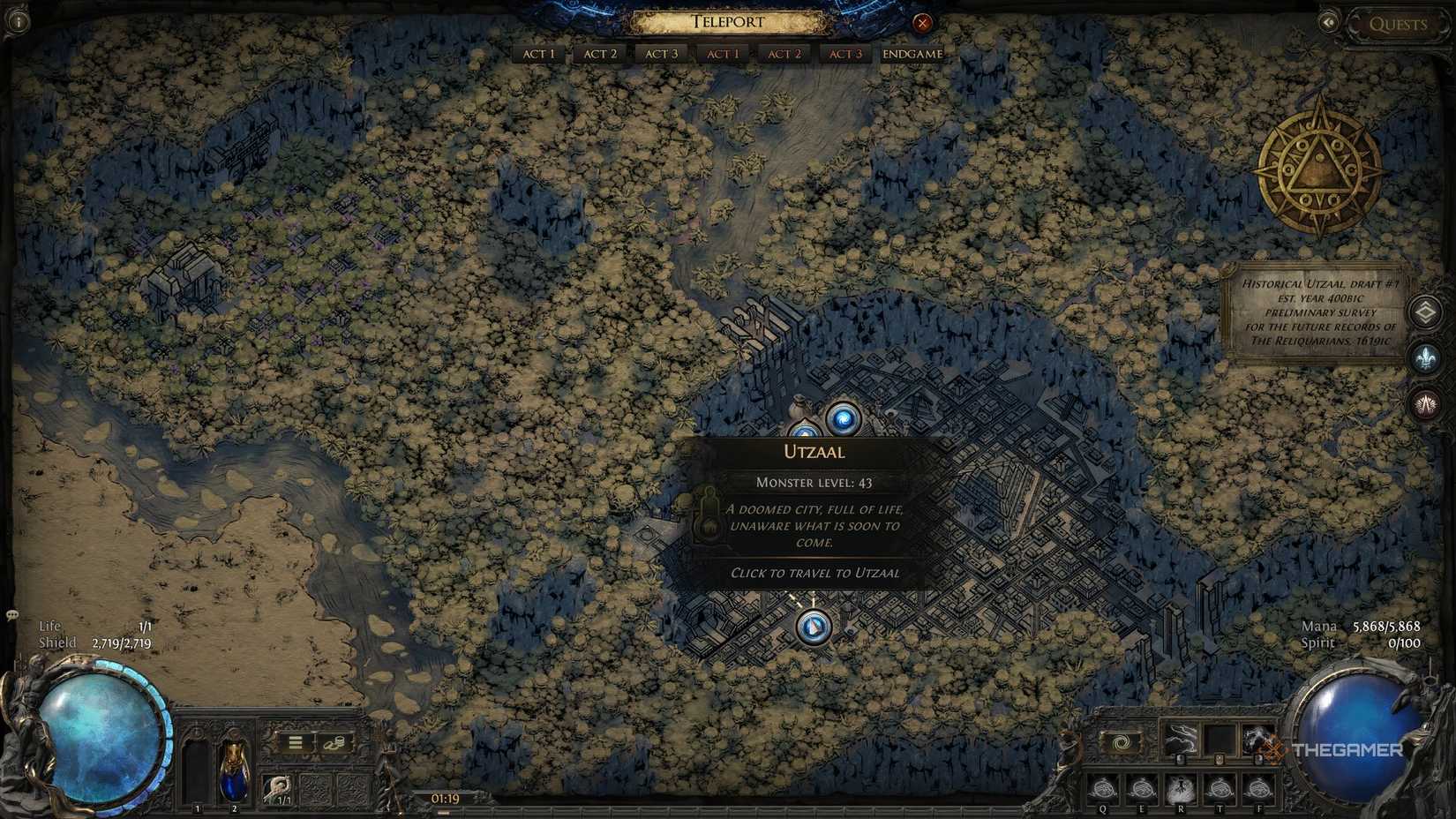Open the Act 2 map tab
The width and height of the screenshot is (1456, 819).
[x=599, y=54]
